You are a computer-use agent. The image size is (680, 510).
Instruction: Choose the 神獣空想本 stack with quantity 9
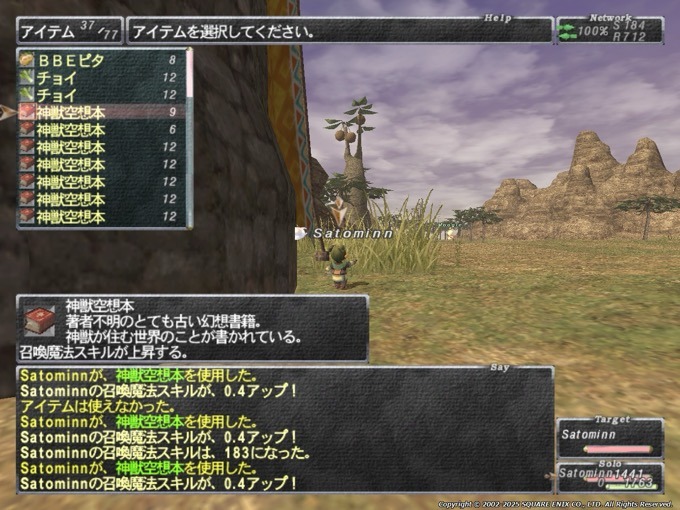(x=100, y=112)
